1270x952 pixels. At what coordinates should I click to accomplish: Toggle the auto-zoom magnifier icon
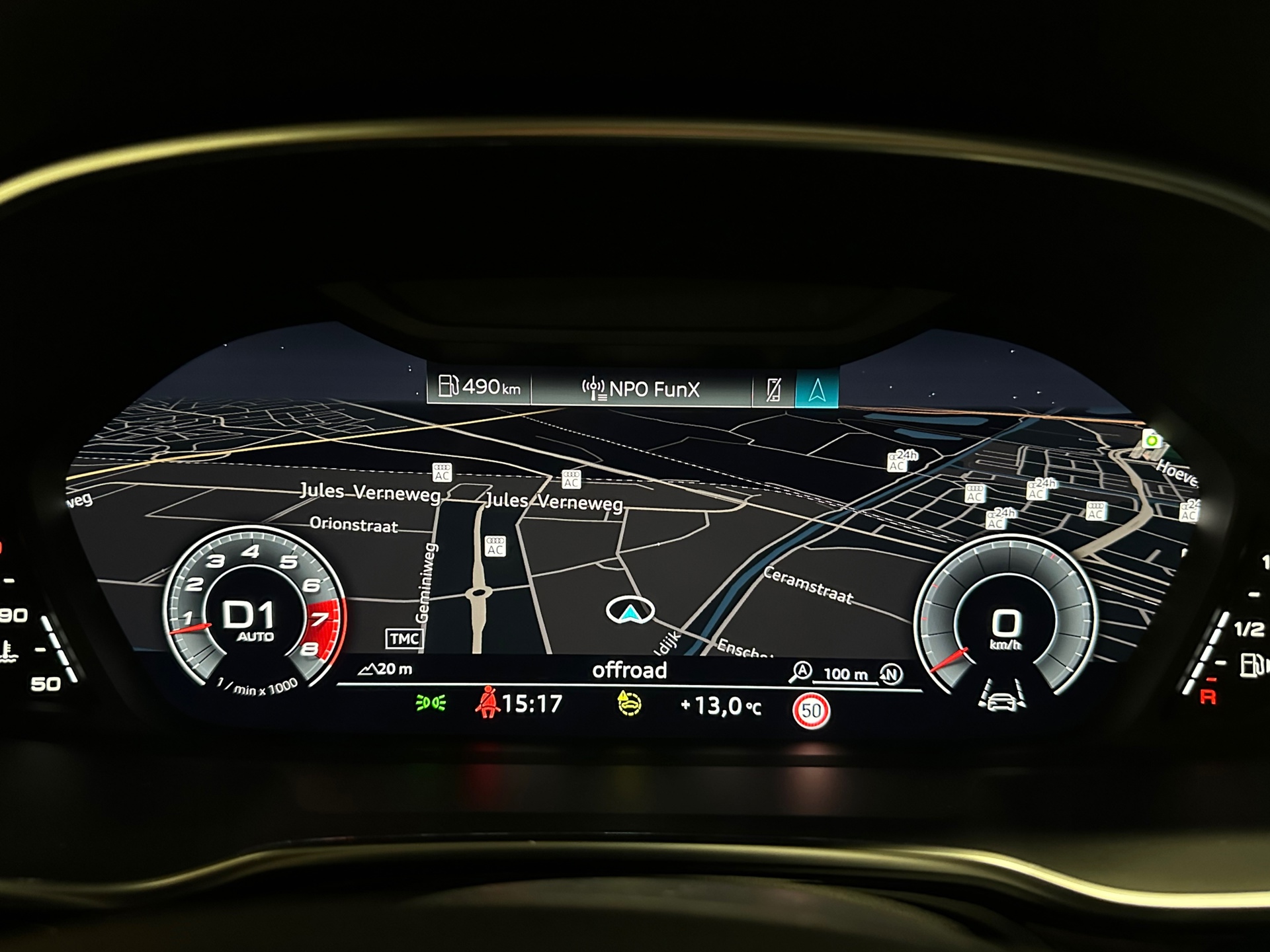click(x=801, y=672)
